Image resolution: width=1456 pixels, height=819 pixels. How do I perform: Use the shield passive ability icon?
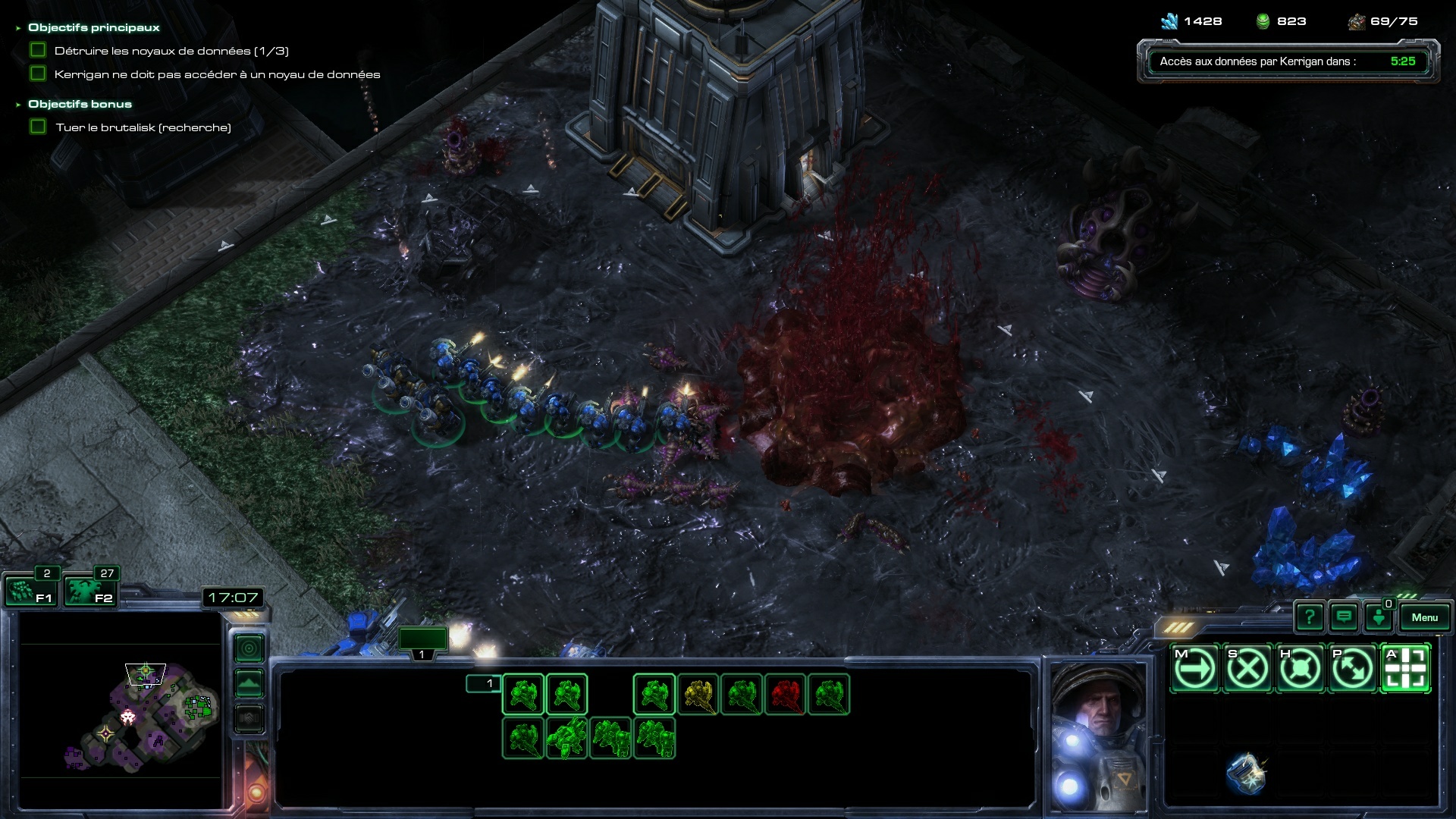pyautogui.click(x=1245, y=773)
